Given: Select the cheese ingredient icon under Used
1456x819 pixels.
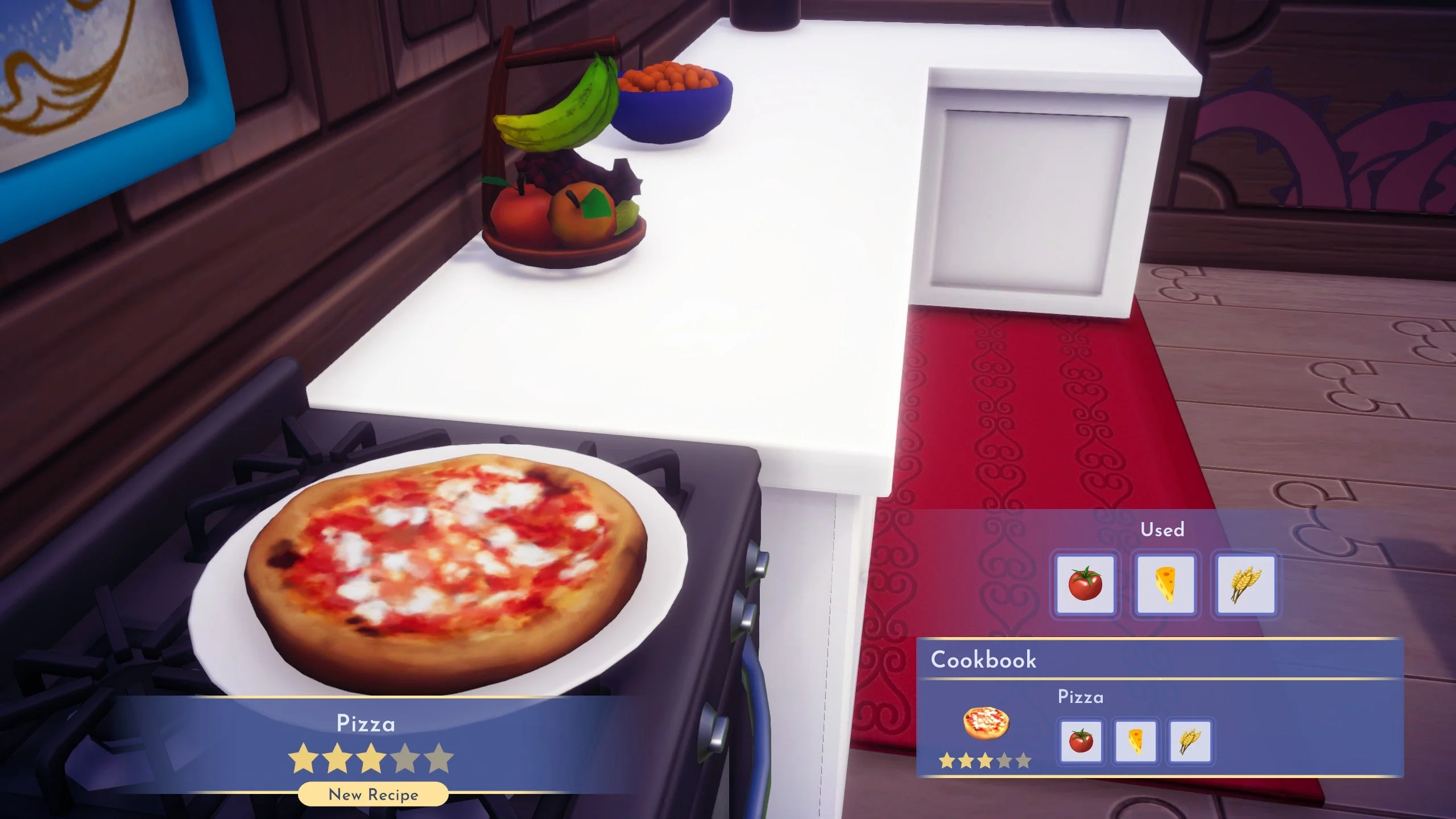Looking at the screenshot, I should pyautogui.click(x=1167, y=584).
